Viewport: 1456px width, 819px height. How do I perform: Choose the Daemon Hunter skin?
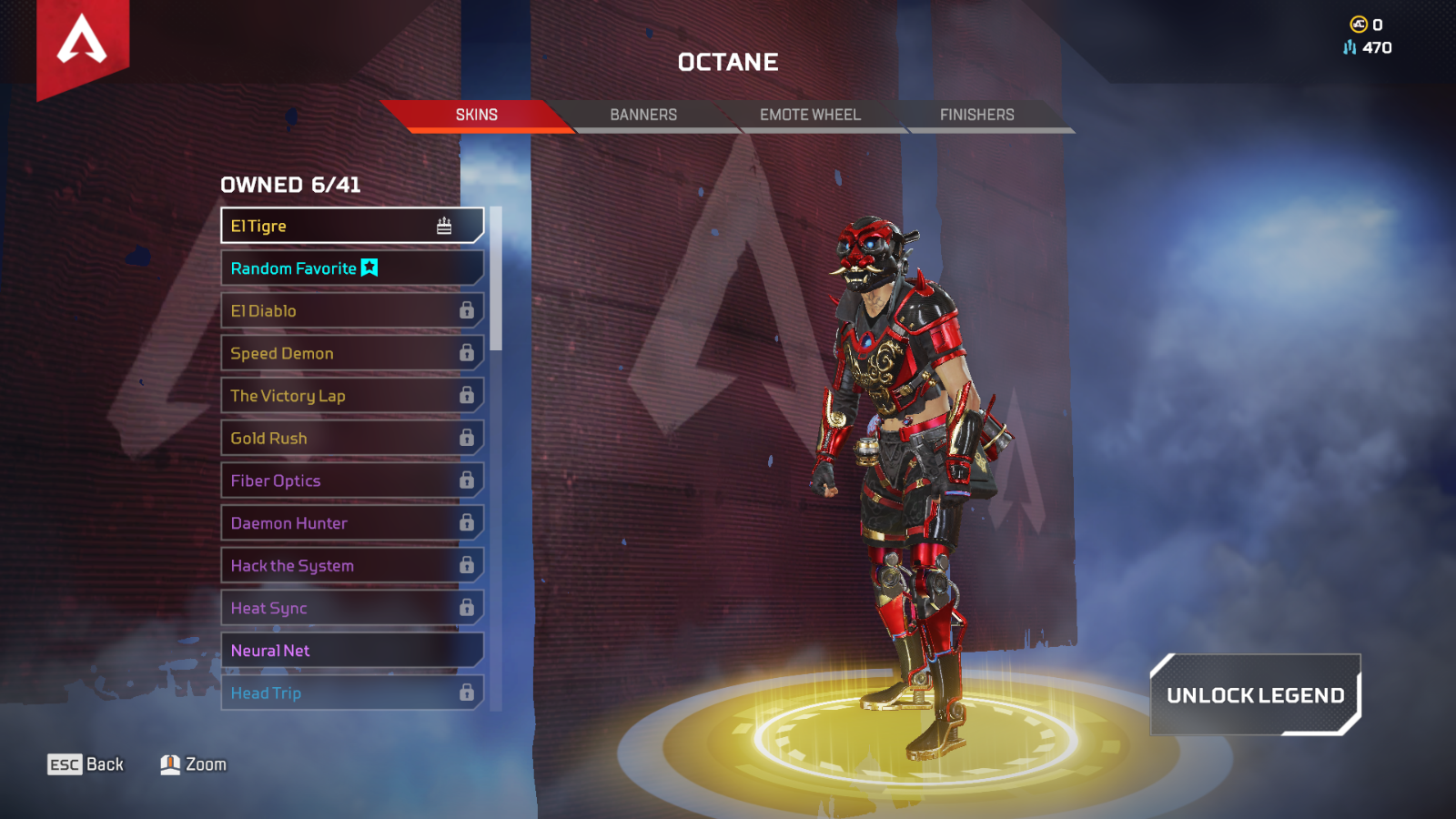pyautogui.click(x=351, y=523)
